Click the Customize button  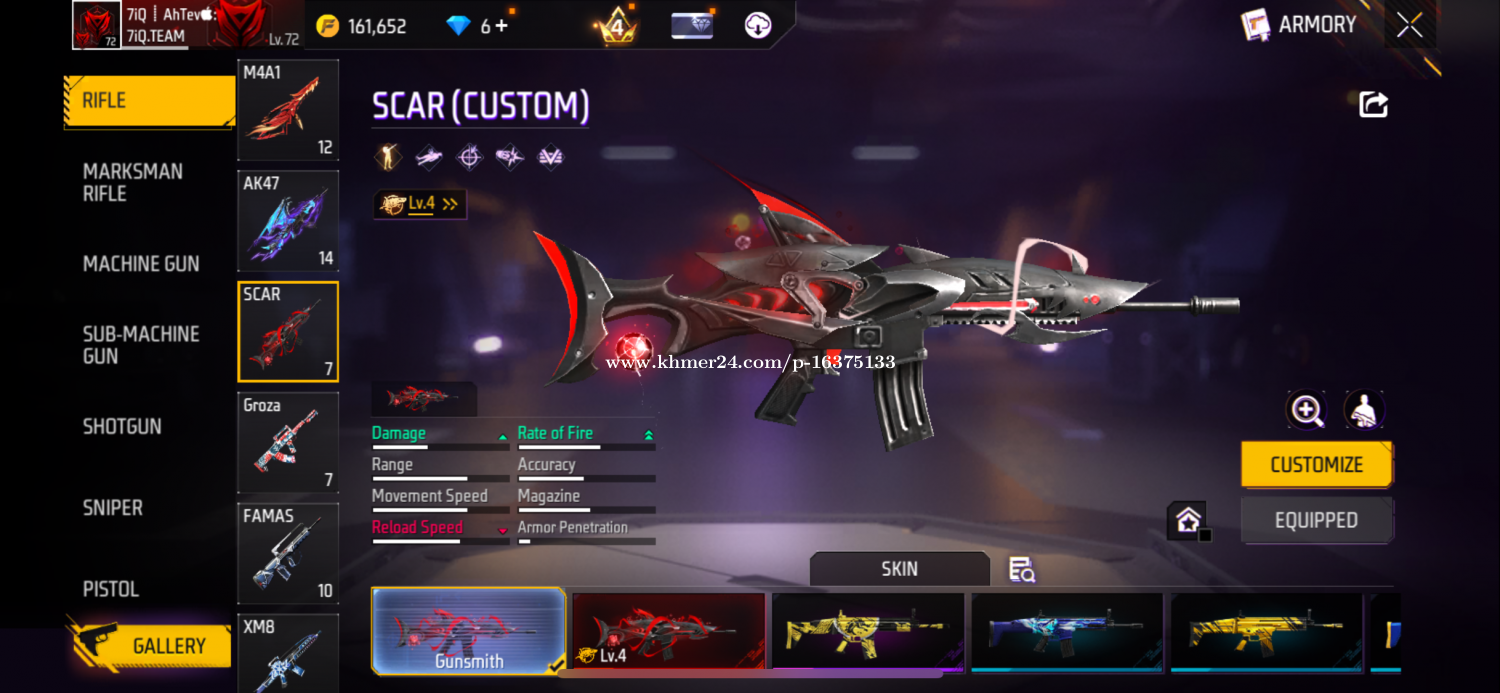click(1316, 465)
